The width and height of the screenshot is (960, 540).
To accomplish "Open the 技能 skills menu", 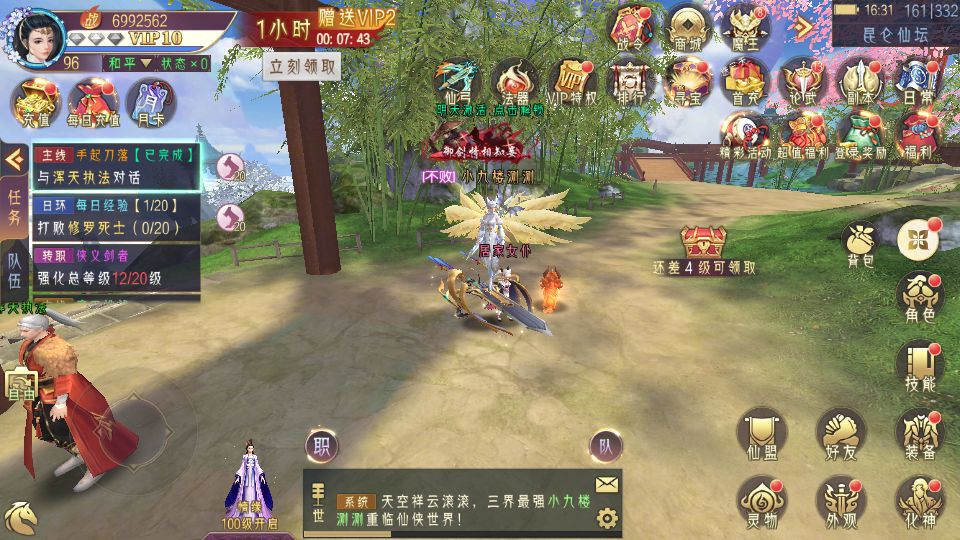I will (x=919, y=366).
